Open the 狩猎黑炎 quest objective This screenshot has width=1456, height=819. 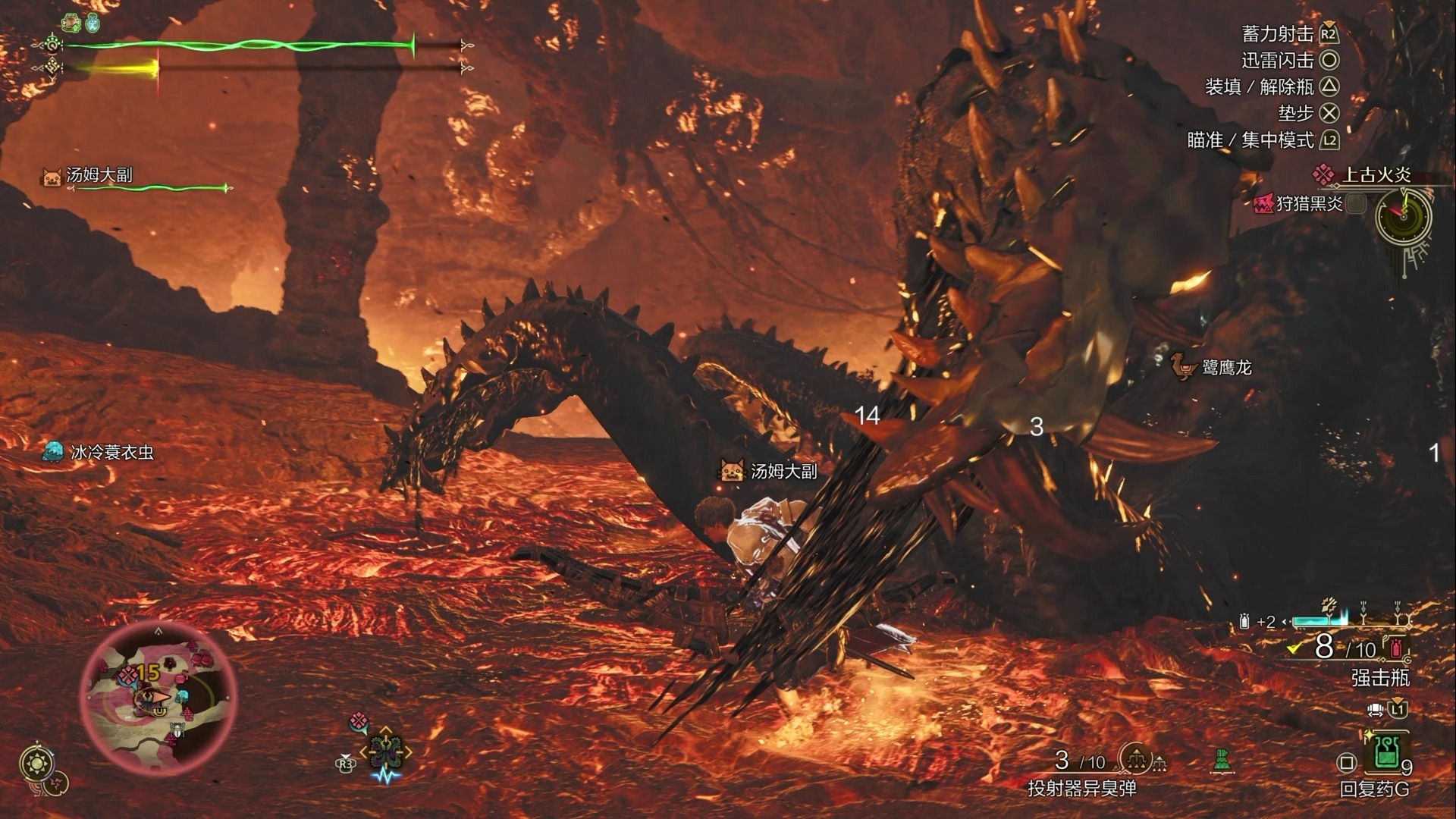[1309, 203]
